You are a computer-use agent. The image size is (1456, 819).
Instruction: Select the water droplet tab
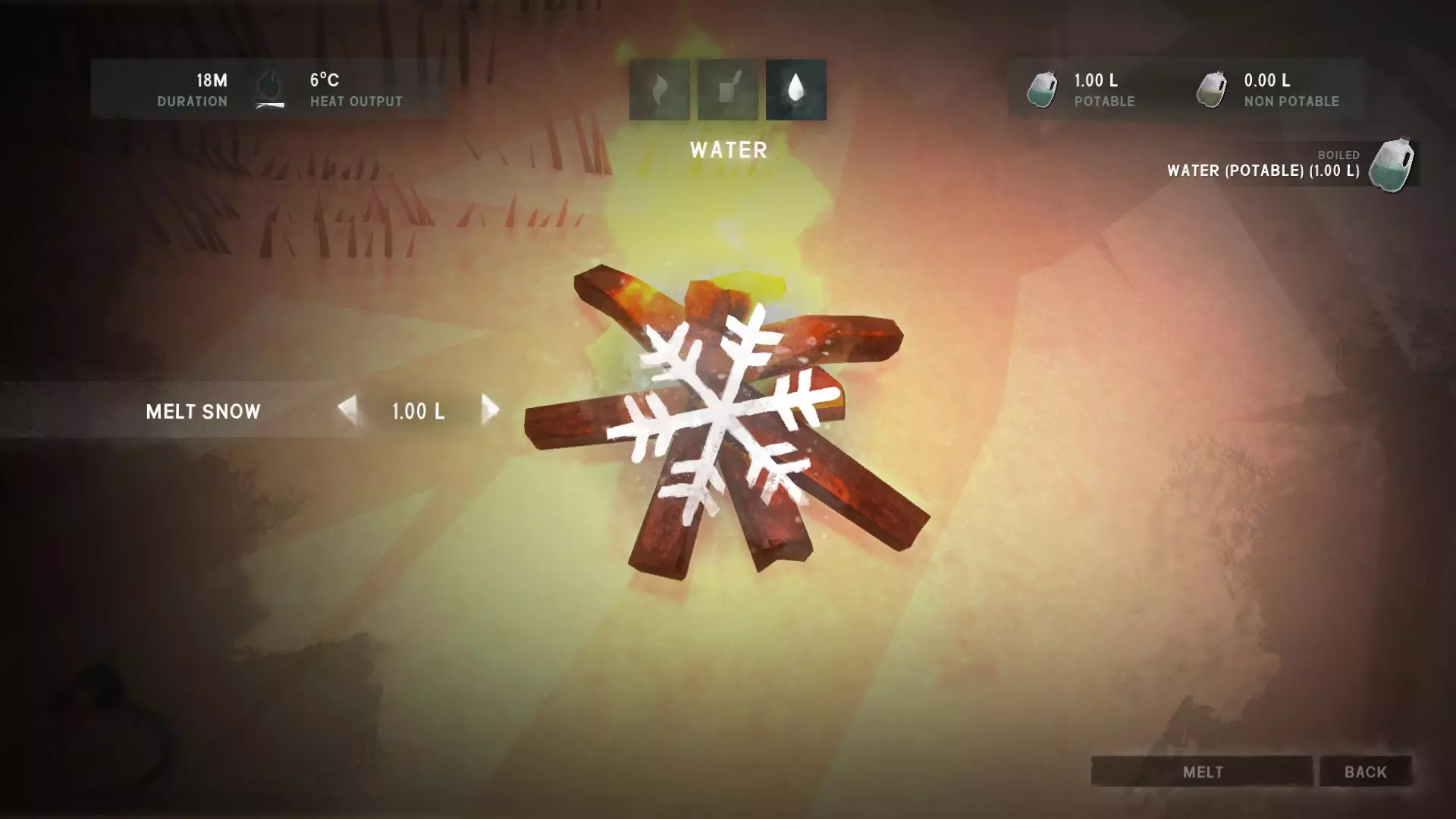(795, 89)
